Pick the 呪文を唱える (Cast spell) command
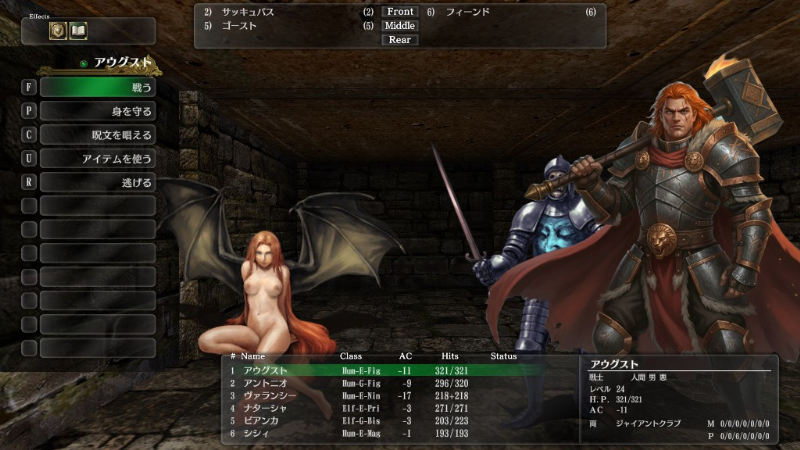Image resolution: width=800 pixels, height=450 pixels. pos(97,135)
